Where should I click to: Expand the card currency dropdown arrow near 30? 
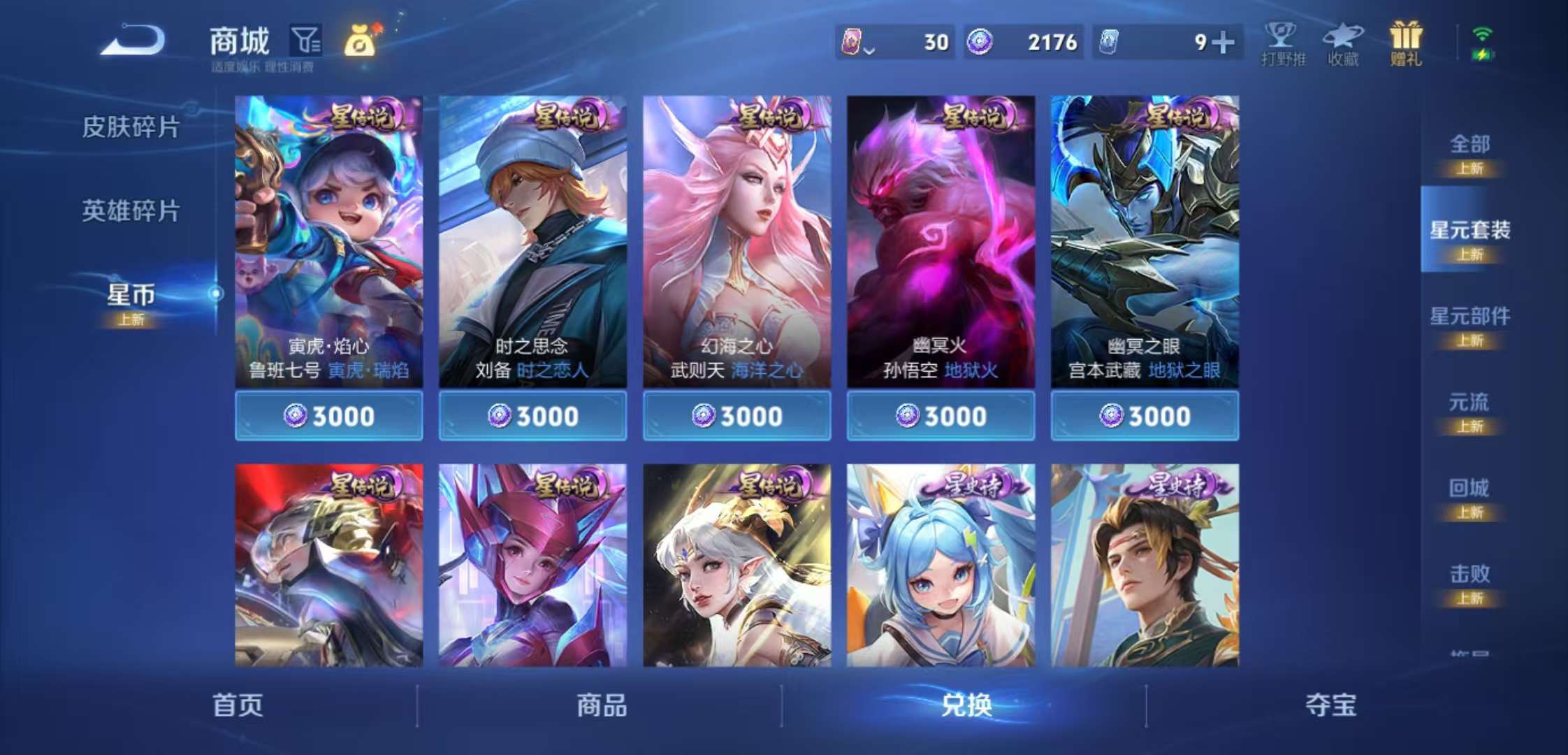[x=869, y=49]
